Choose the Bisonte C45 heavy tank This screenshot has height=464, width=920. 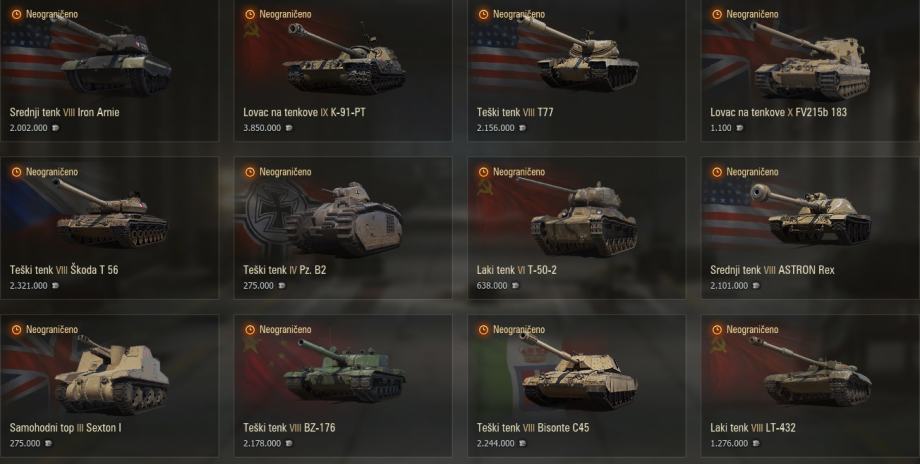576,383
